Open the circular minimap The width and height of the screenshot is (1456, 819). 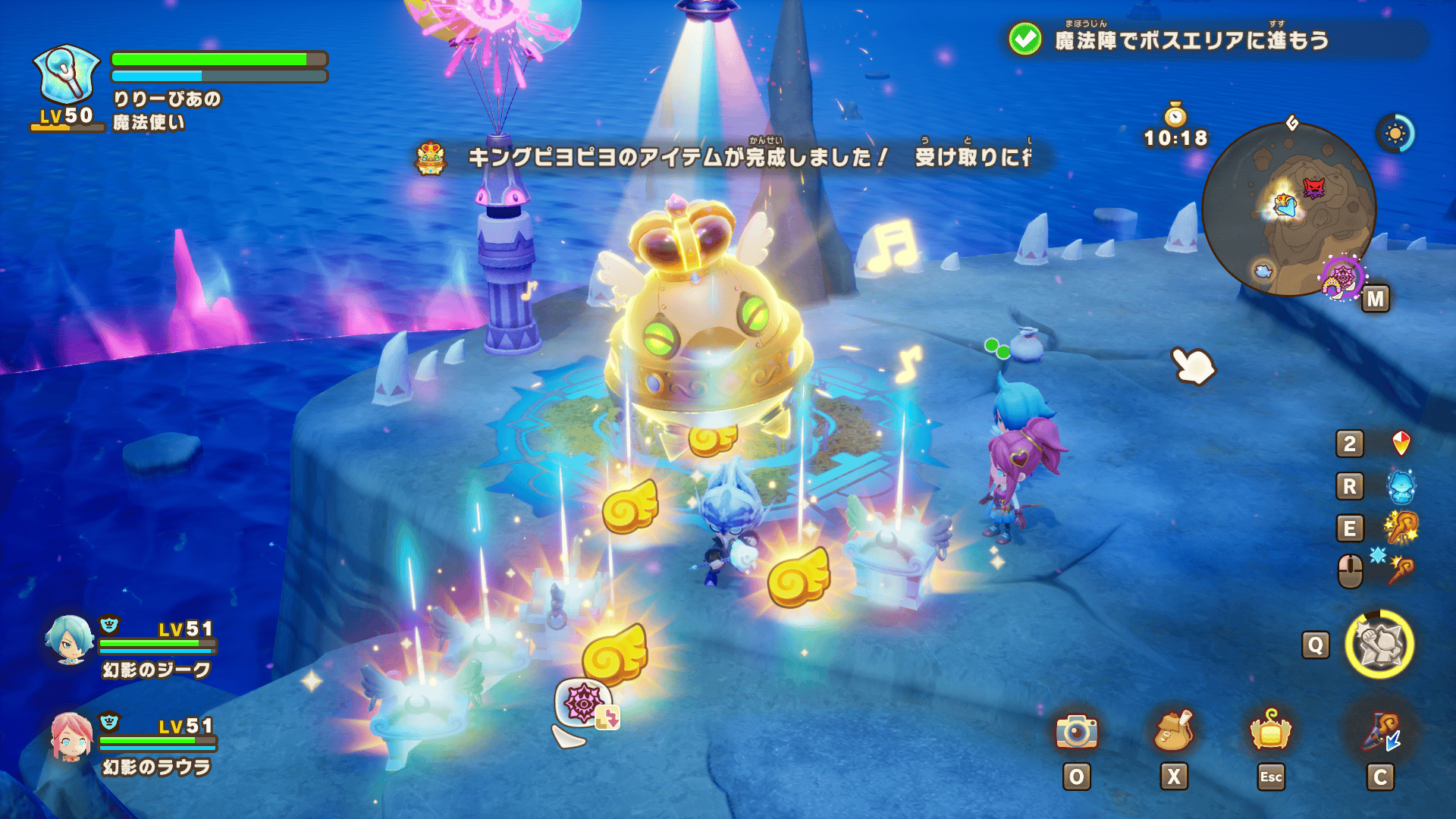(1288, 209)
